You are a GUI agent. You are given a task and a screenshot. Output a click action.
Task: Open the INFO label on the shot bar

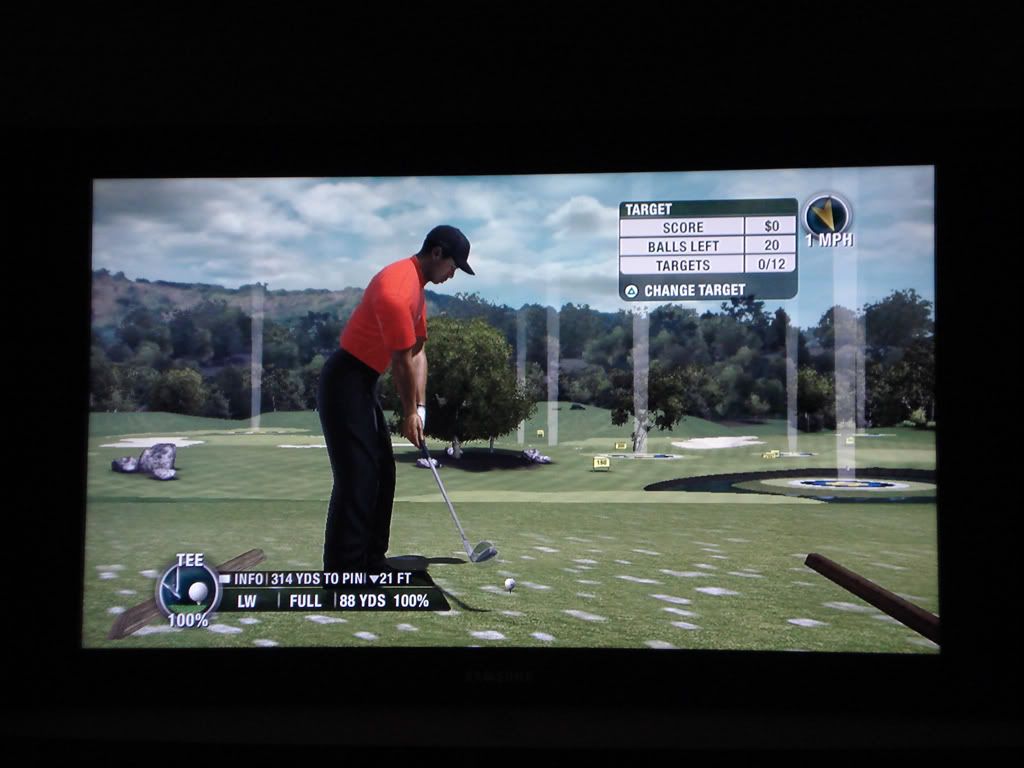pyautogui.click(x=248, y=579)
